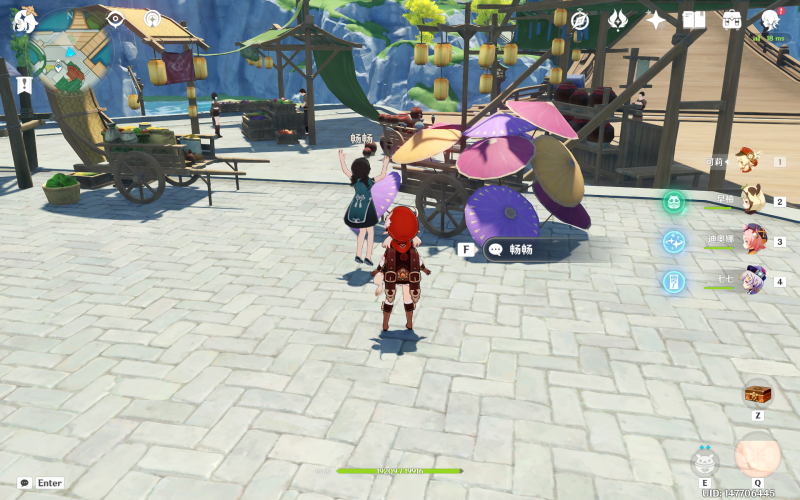Screen dimensions: 800x500
Task: Switch to party member 迪奥娜
Action: point(751,241)
